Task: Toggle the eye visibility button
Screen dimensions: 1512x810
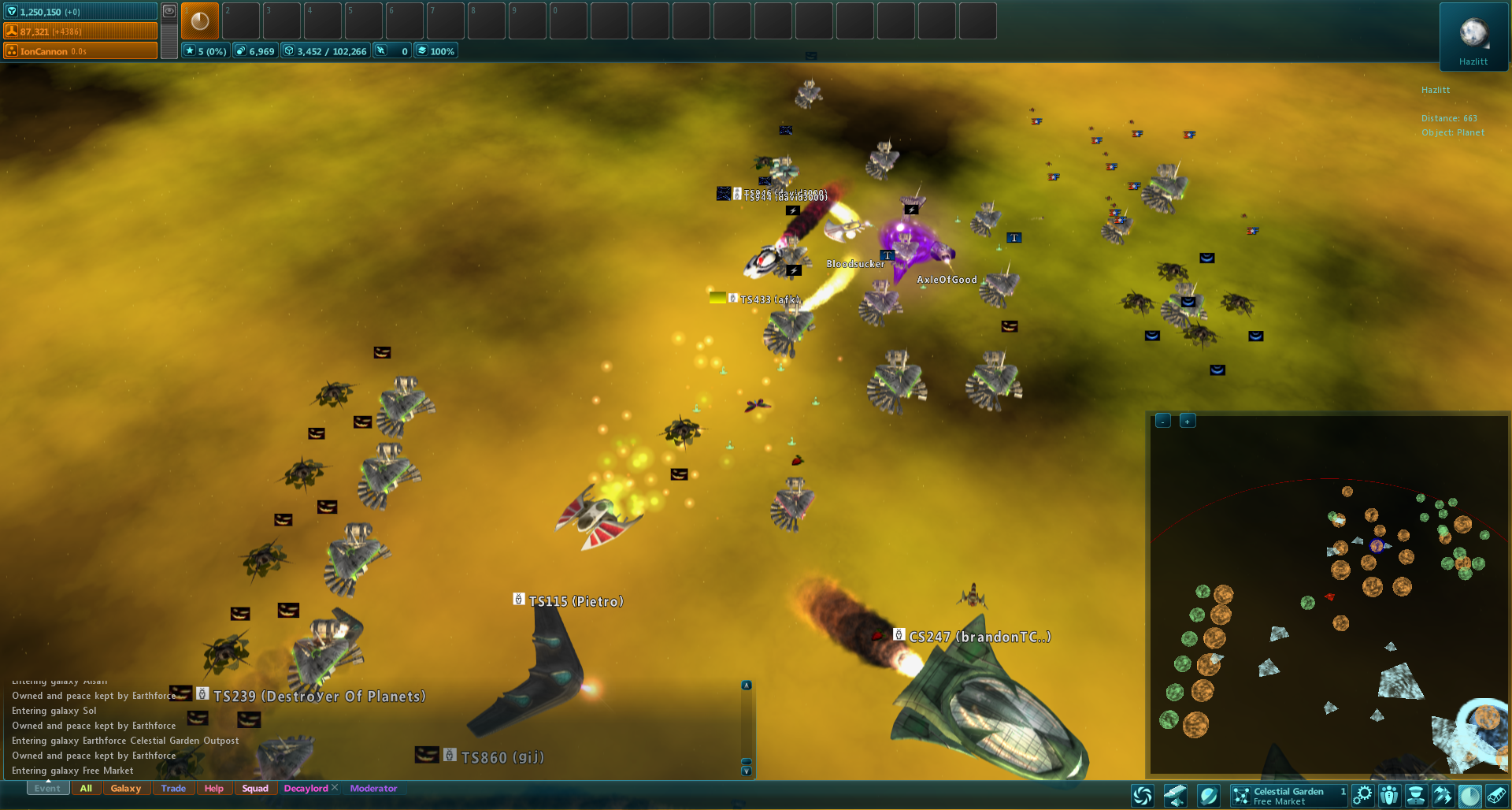Action: point(169,11)
